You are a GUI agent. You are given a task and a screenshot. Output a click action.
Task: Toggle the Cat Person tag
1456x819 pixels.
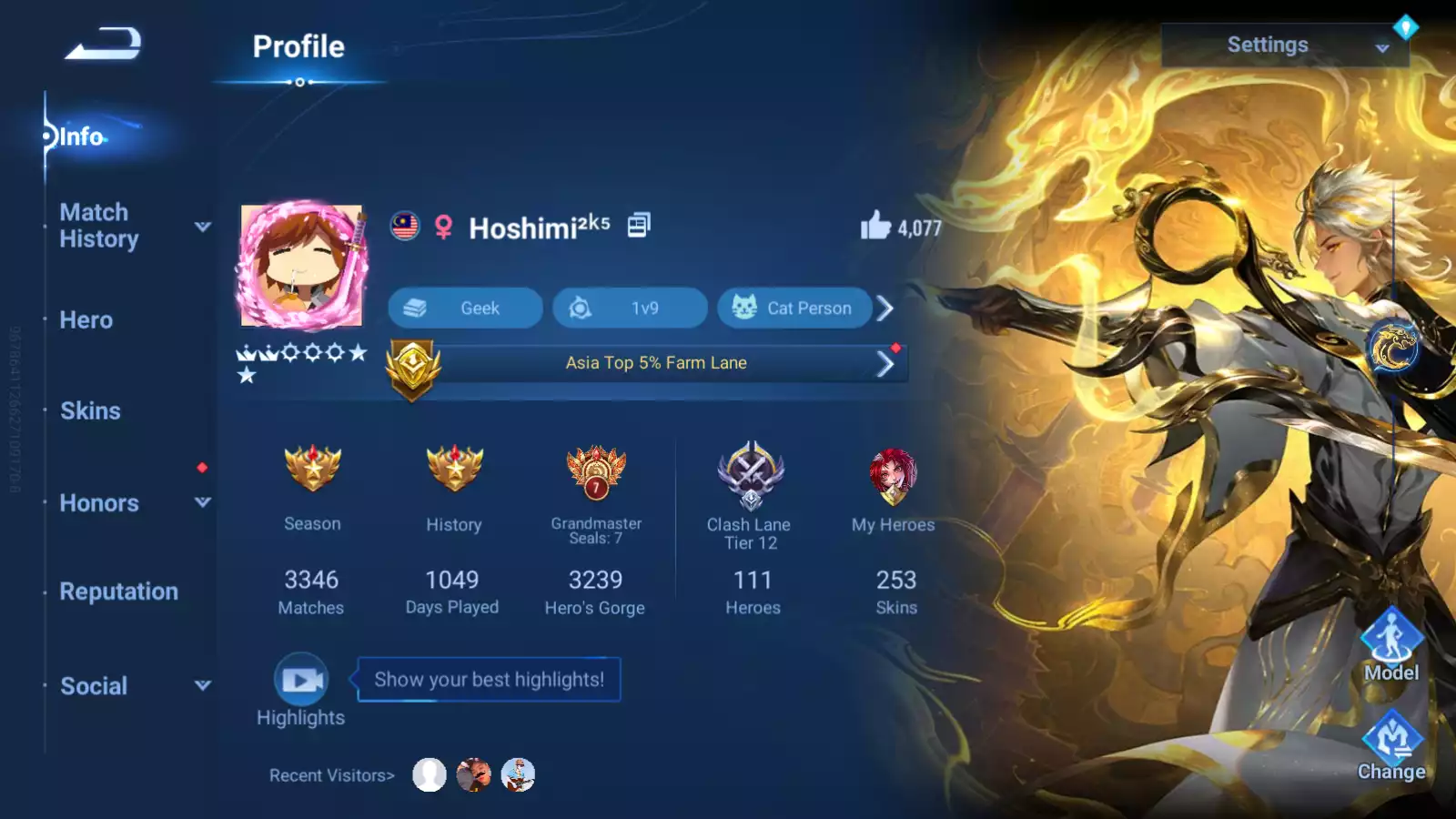click(x=794, y=308)
